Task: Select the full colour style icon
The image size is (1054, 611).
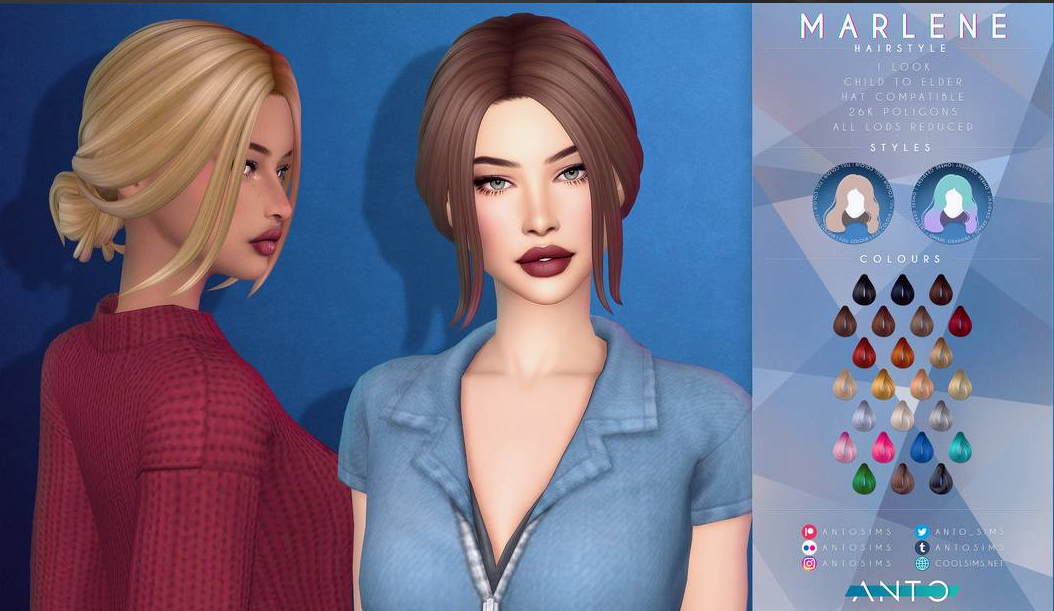Action: point(853,200)
